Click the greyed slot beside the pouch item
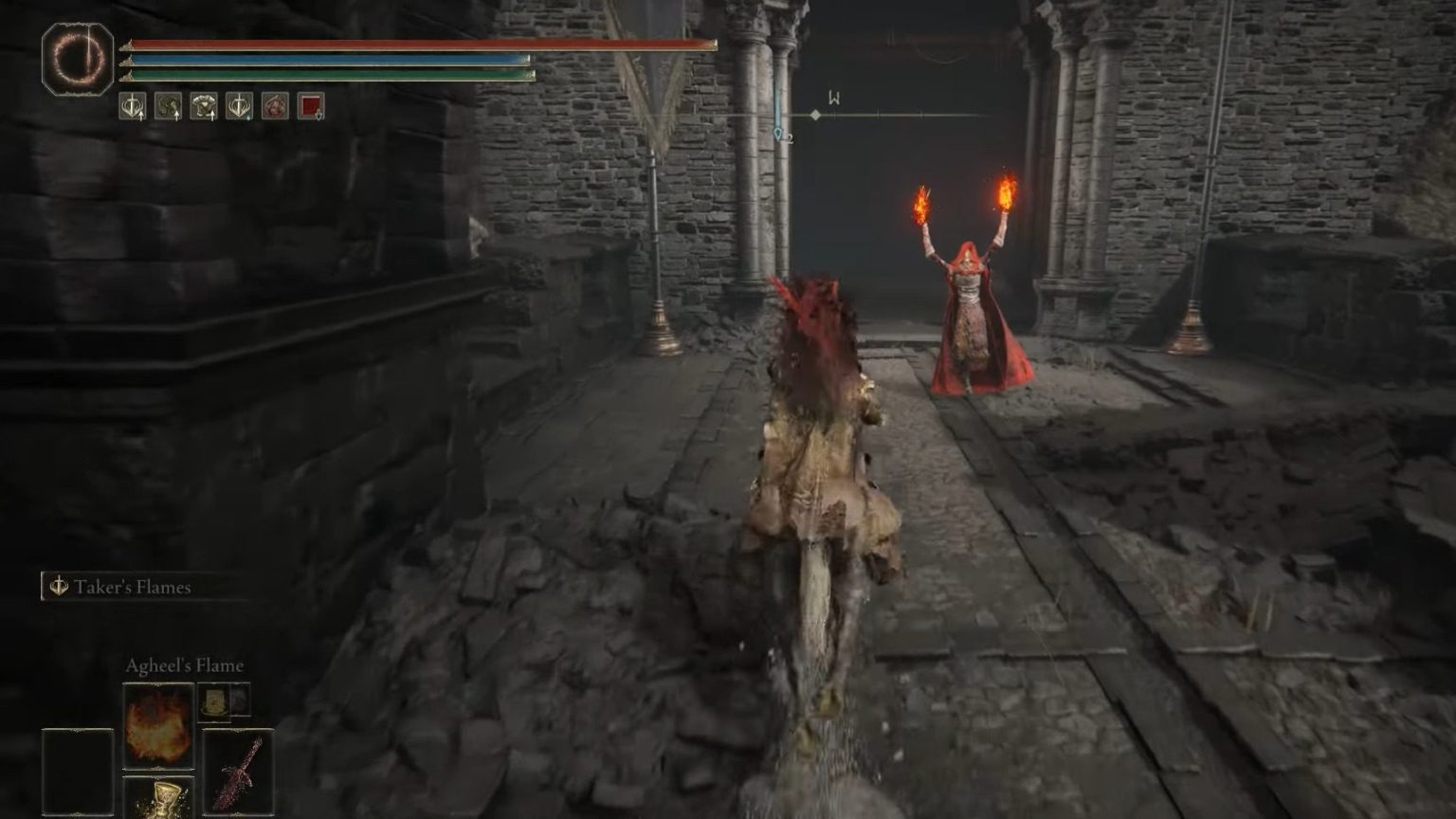This screenshot has height=819, width=1456. coord(241,702)
